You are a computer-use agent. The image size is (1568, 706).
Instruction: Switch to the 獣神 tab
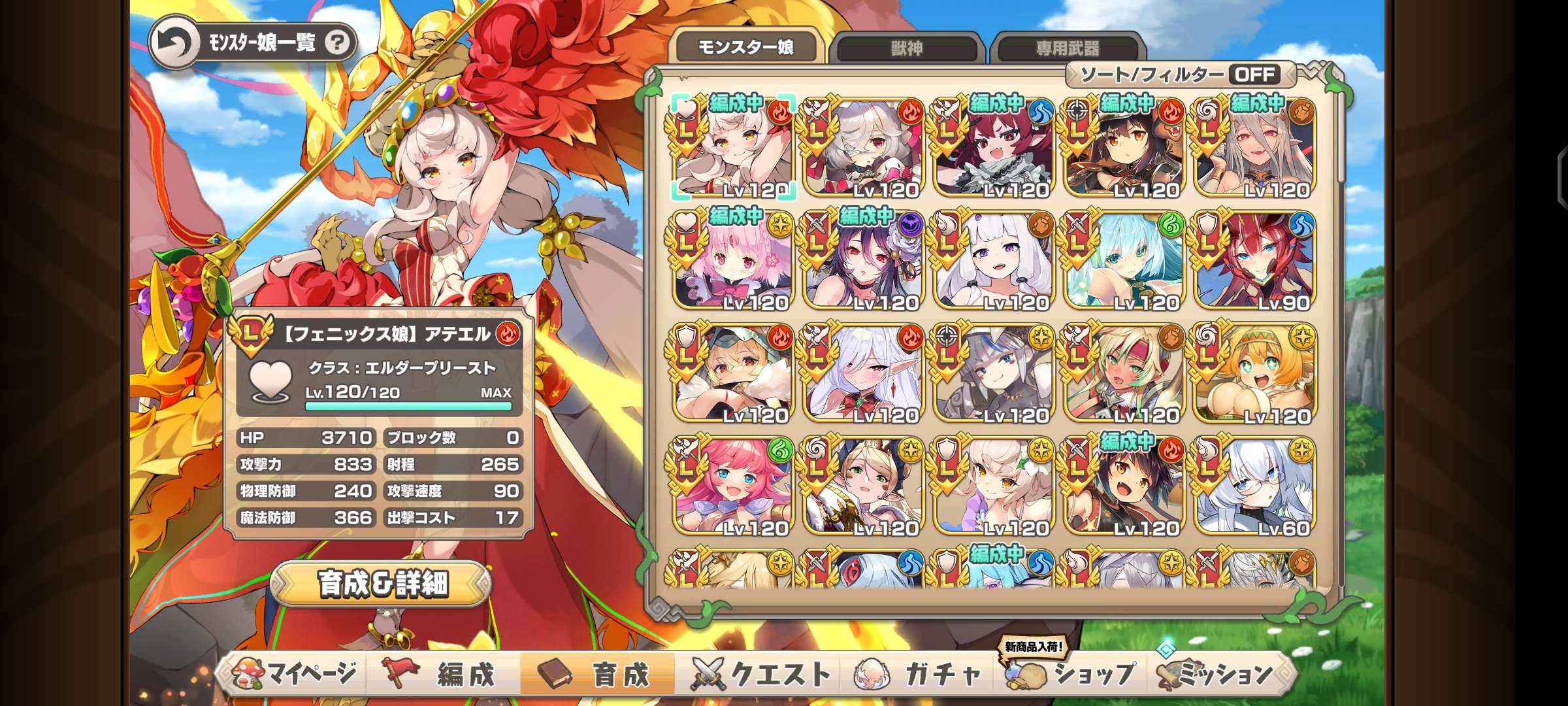coord(907,48)
